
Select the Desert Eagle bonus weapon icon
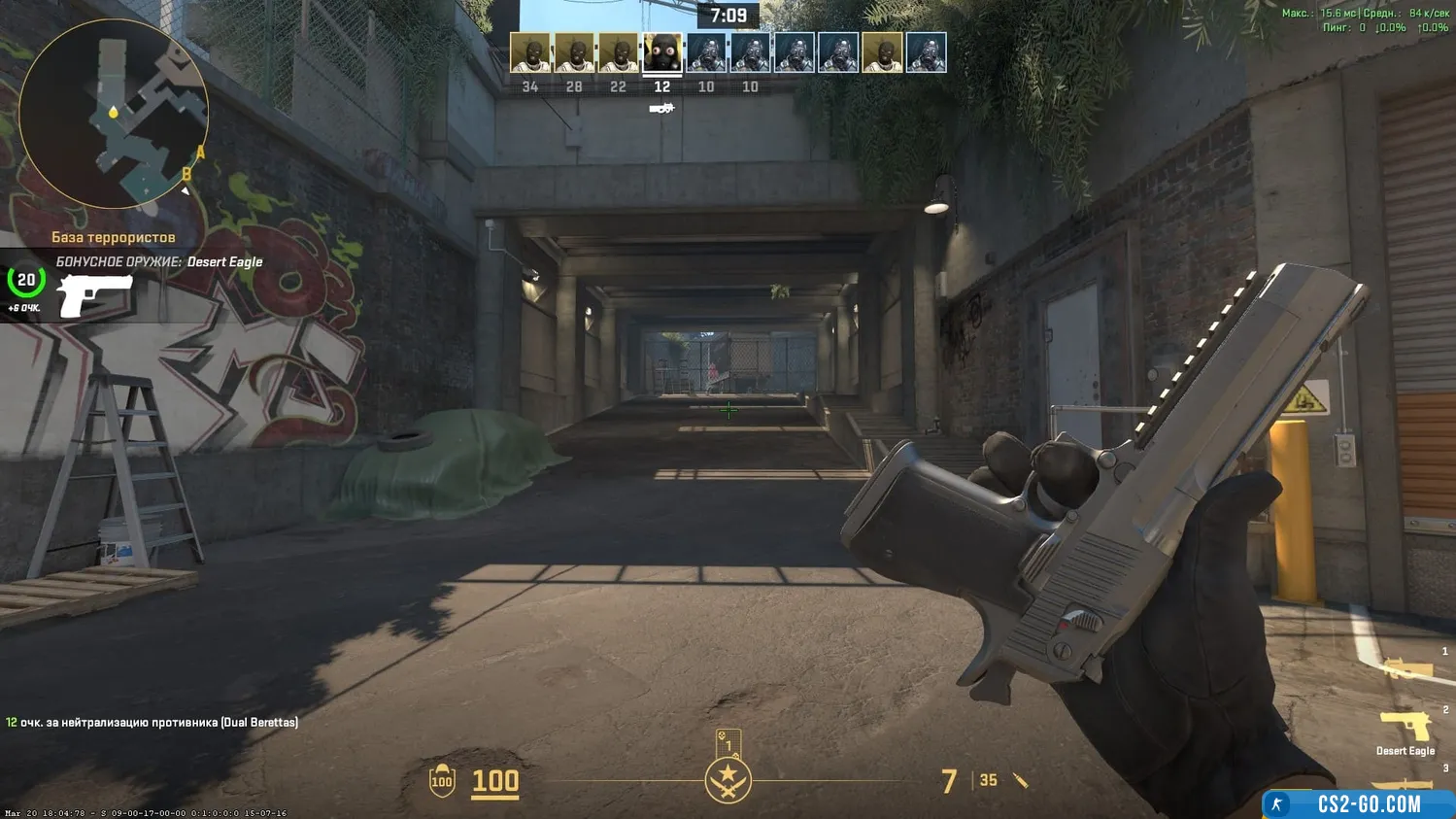(x=95, y=294)
